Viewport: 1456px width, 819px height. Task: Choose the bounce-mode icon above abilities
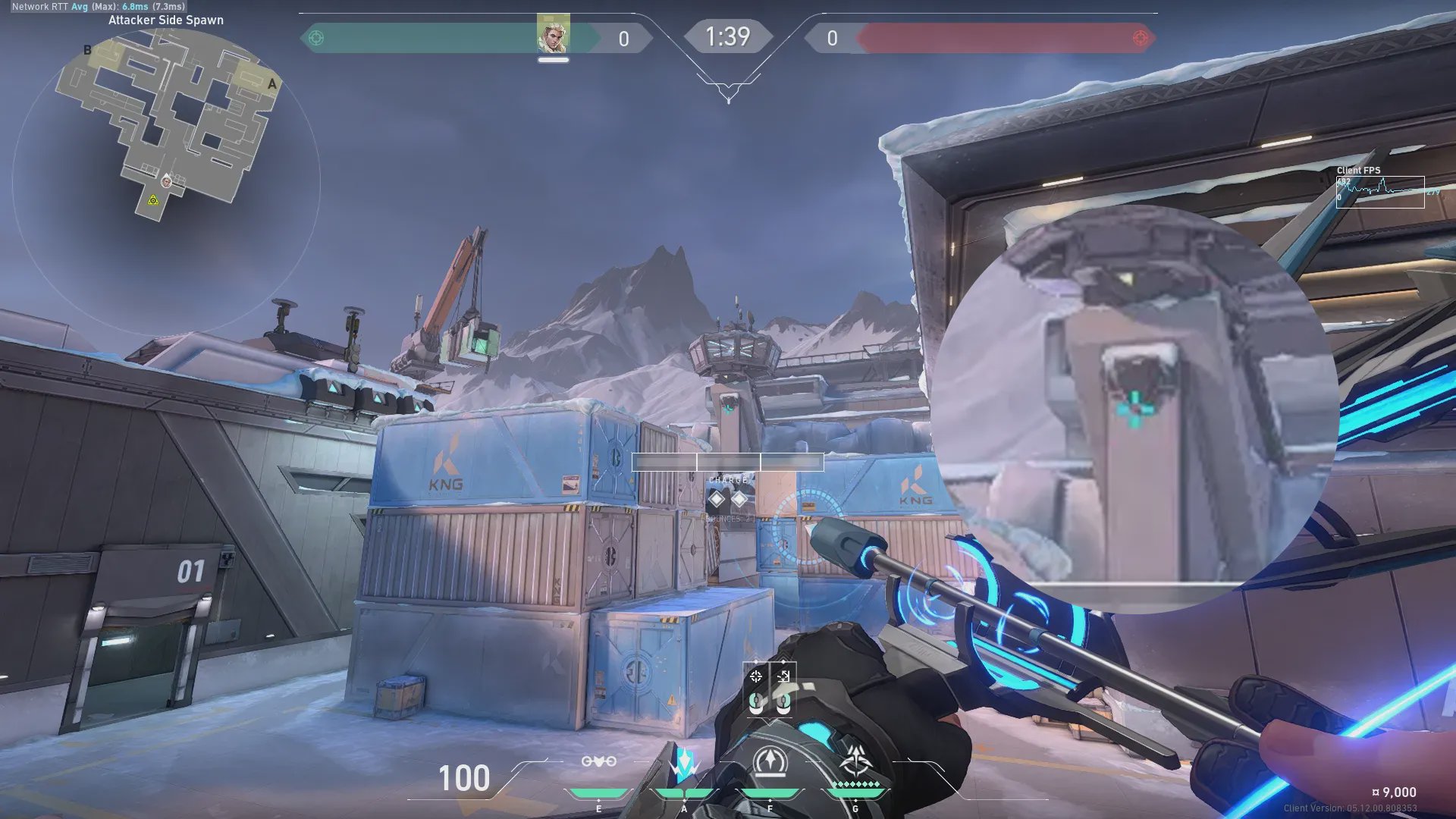point(783,676)
